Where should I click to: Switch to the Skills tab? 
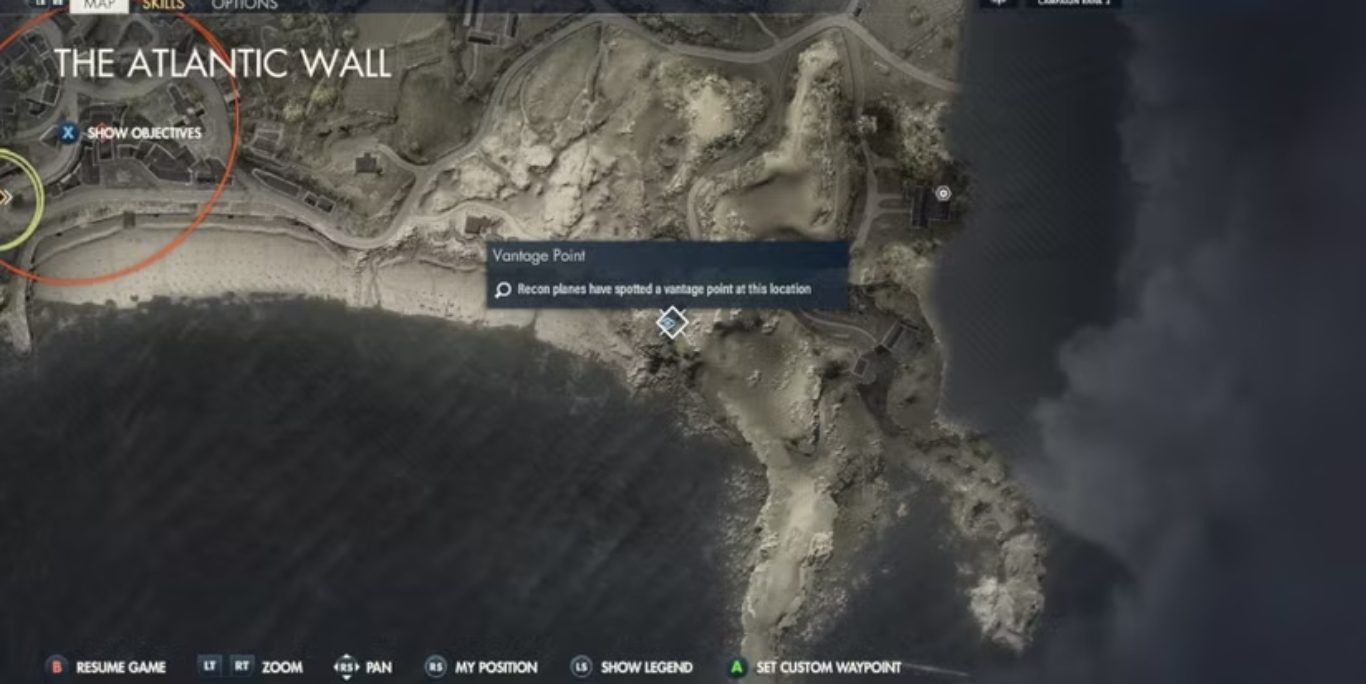[x=163, y=5]
